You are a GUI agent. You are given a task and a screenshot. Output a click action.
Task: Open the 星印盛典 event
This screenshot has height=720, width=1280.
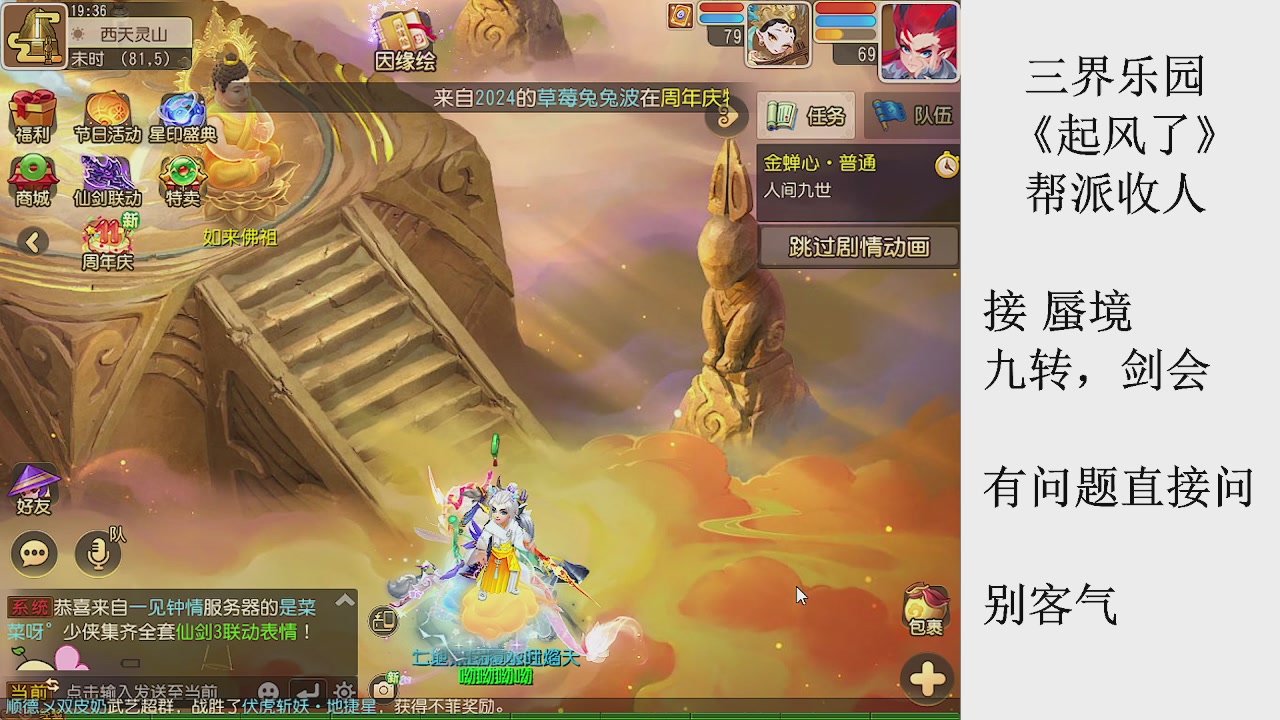point(180,110)
